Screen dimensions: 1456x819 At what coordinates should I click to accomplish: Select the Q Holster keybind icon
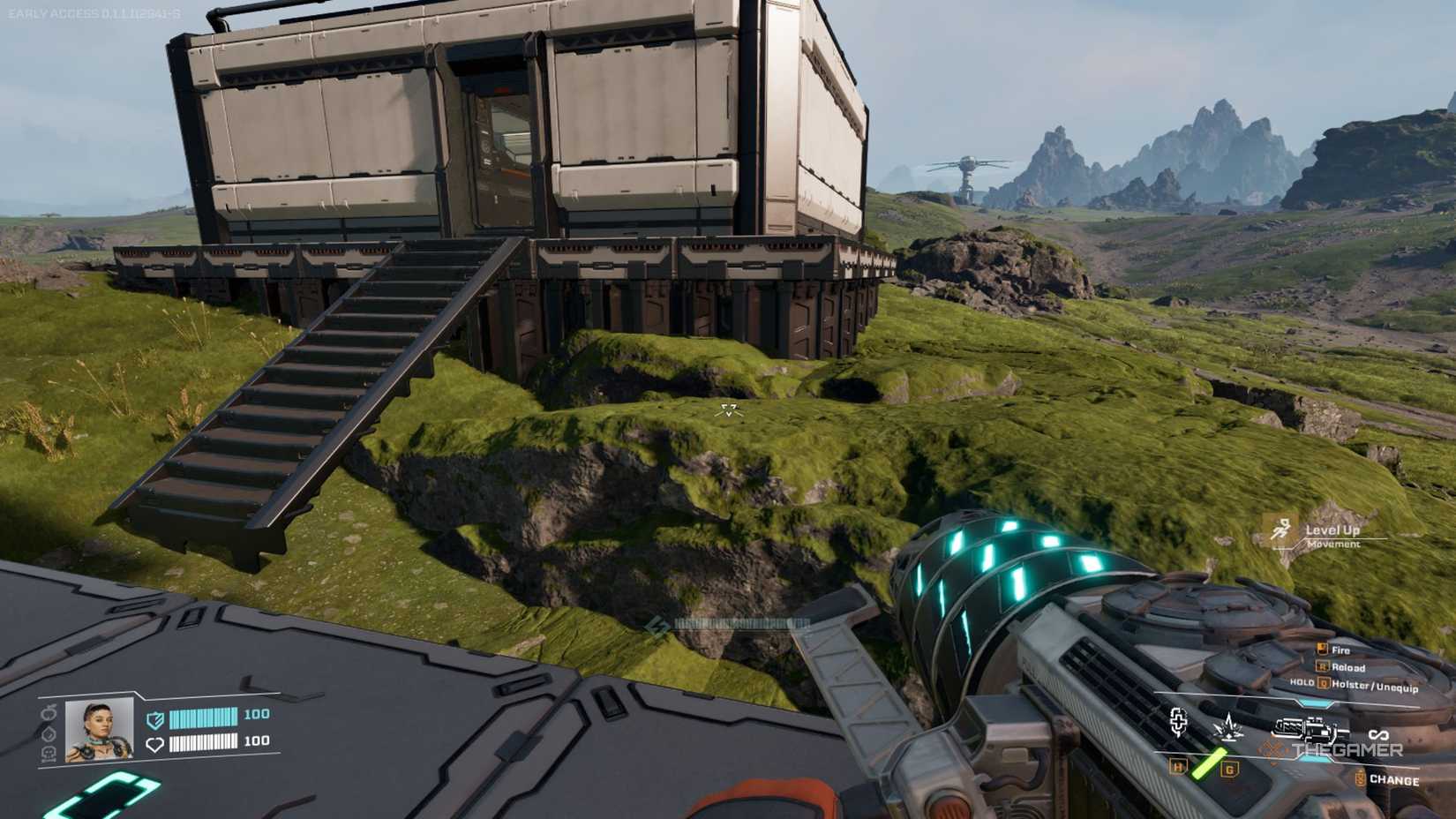1322,683
